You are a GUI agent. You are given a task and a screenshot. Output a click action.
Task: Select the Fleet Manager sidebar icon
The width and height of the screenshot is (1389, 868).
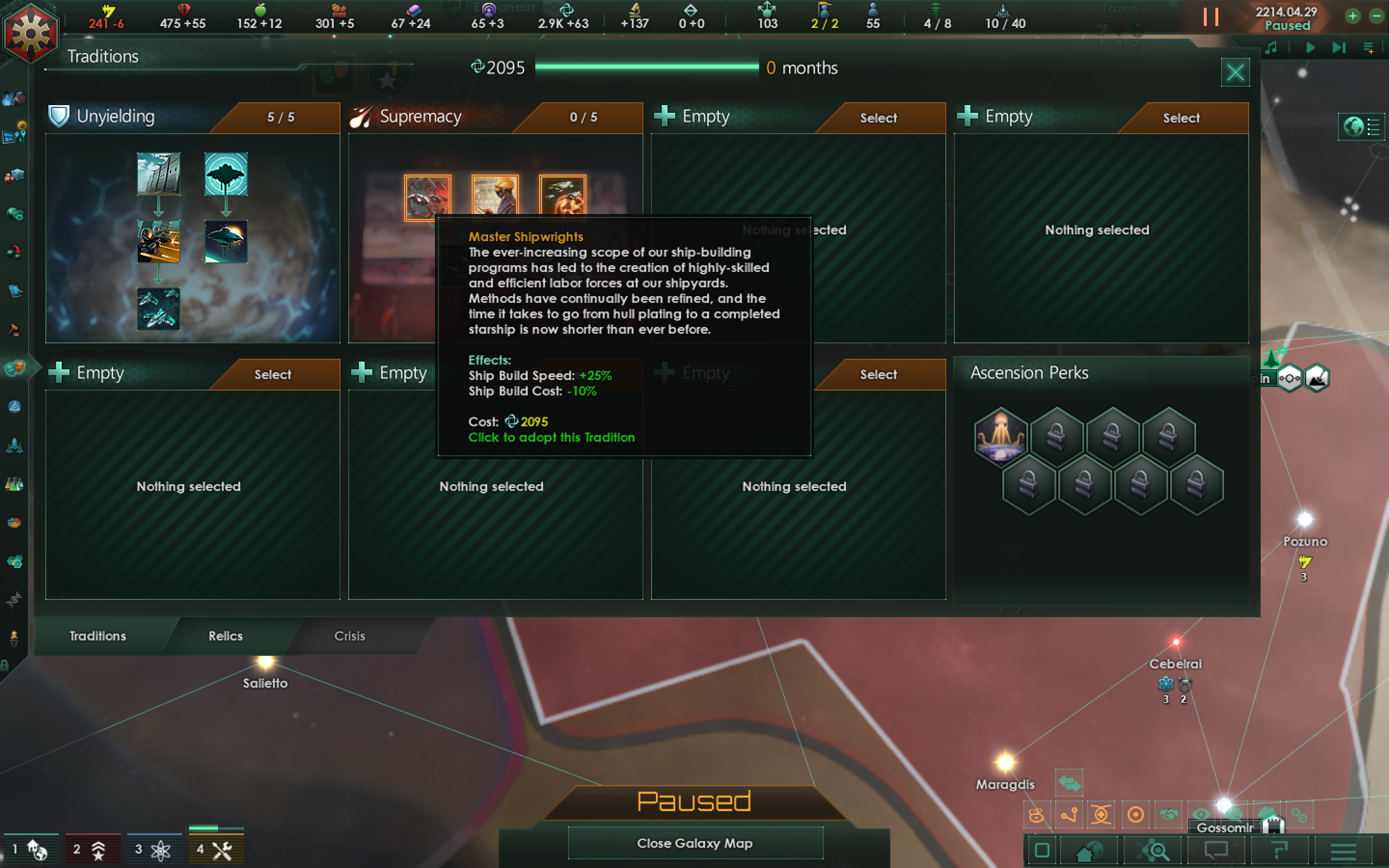click(x=14, y=445)
